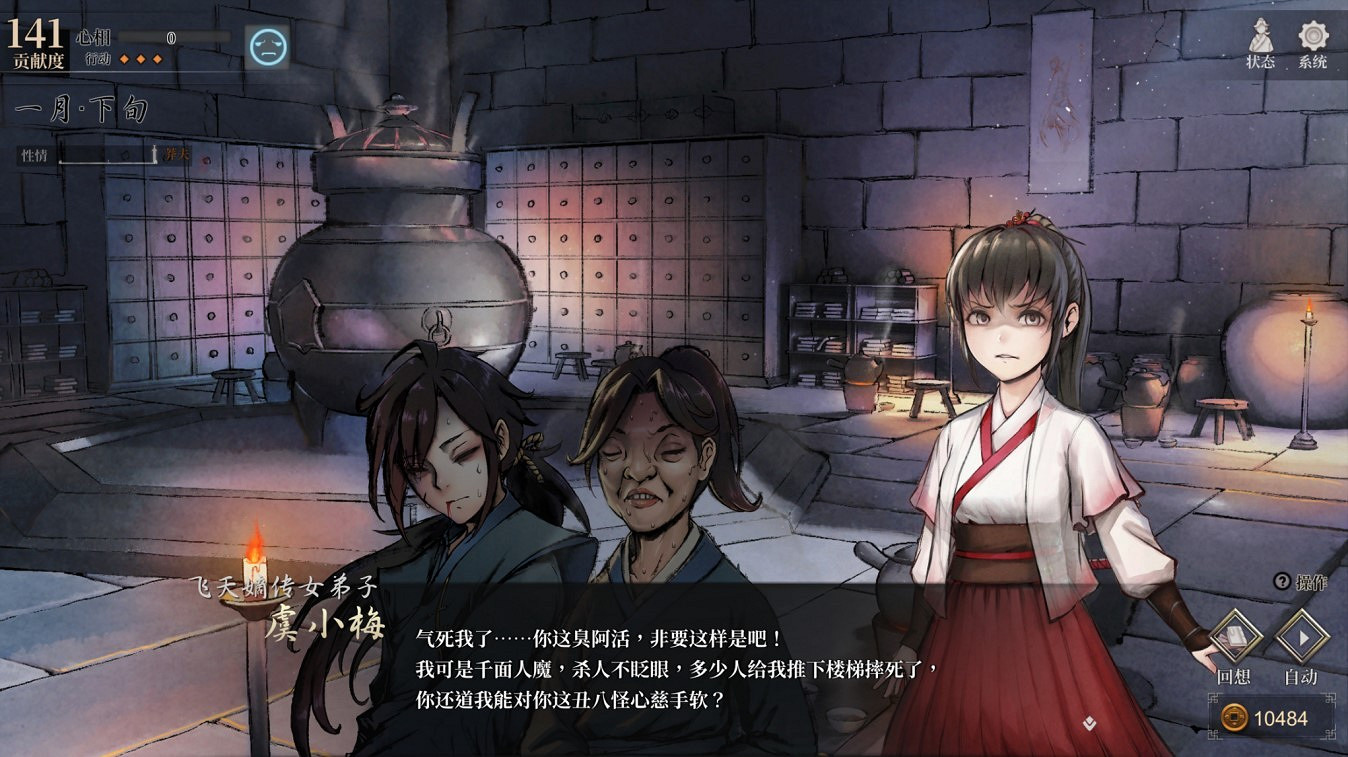Click the blue mood face icon
Image resolution: width=1348 pixels, height=757 pixels.
[265, 44]
